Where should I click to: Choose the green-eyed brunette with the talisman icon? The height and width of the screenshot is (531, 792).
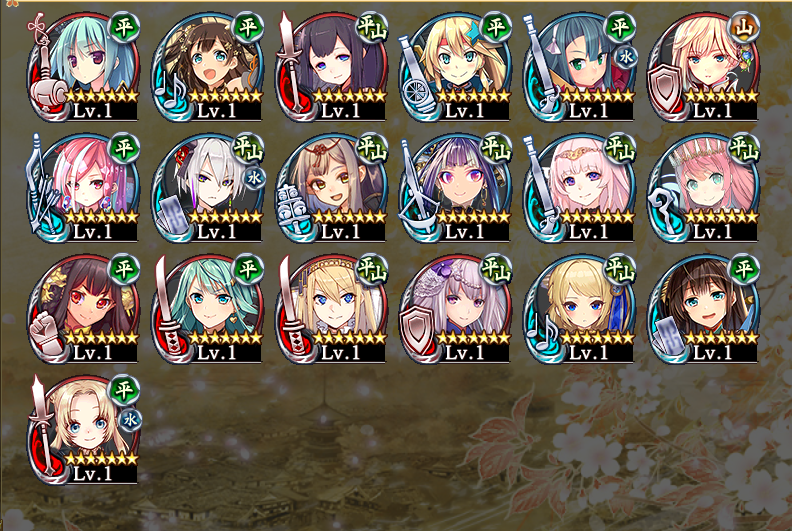tap(707, 308)
